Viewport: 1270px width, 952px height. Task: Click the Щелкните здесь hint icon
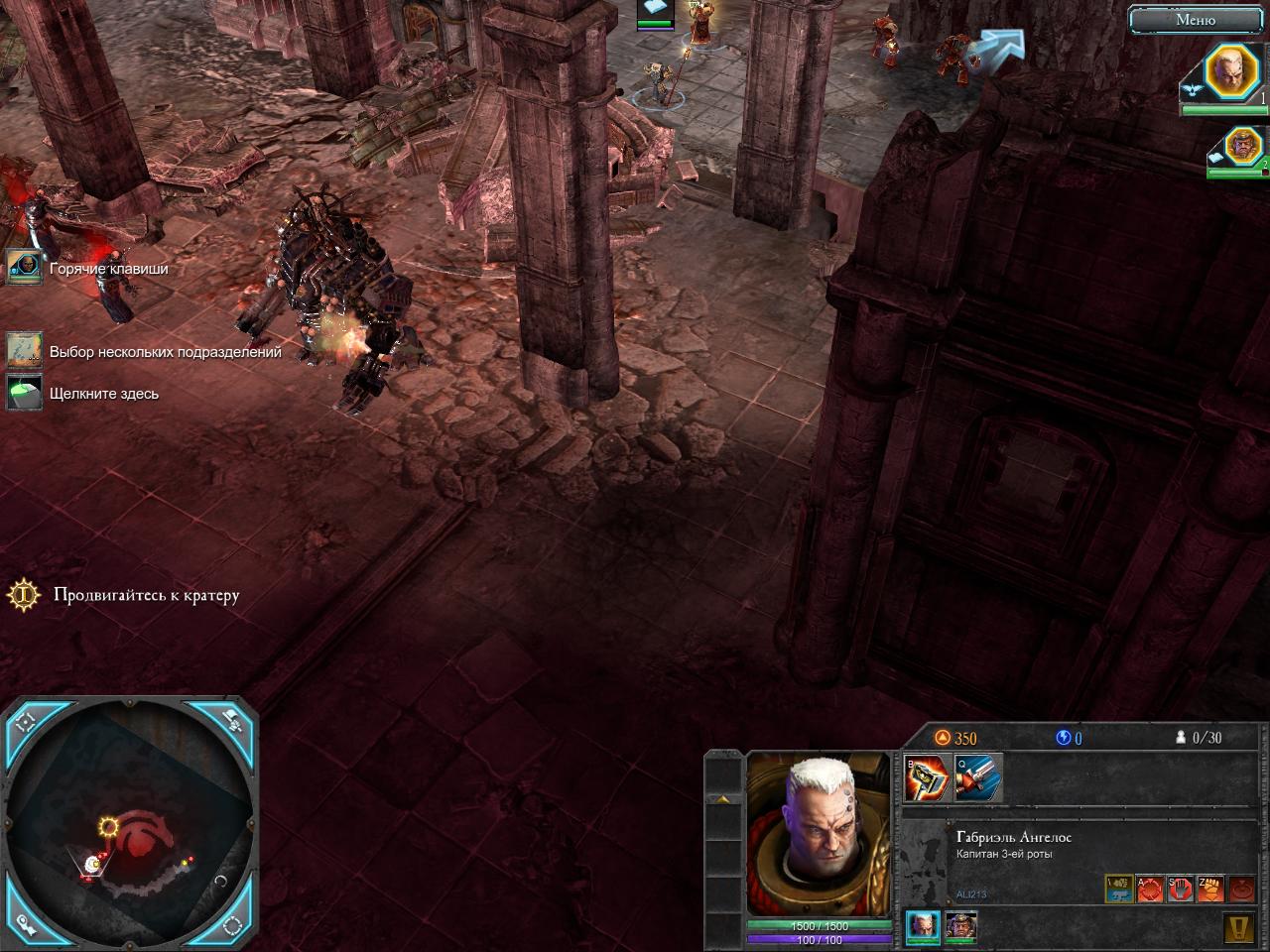click(24, 393)
